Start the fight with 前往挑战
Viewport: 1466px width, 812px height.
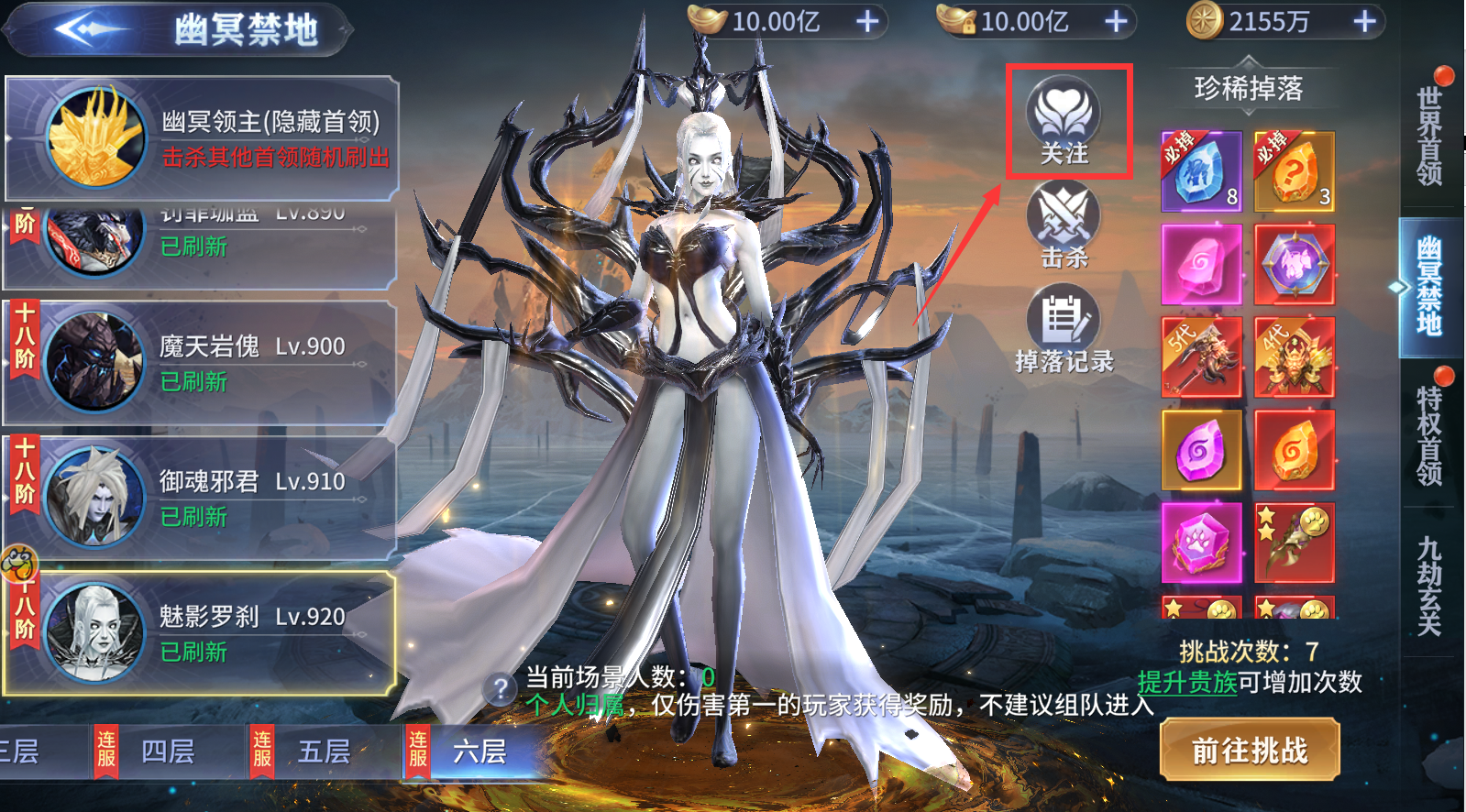point(1250,751)
